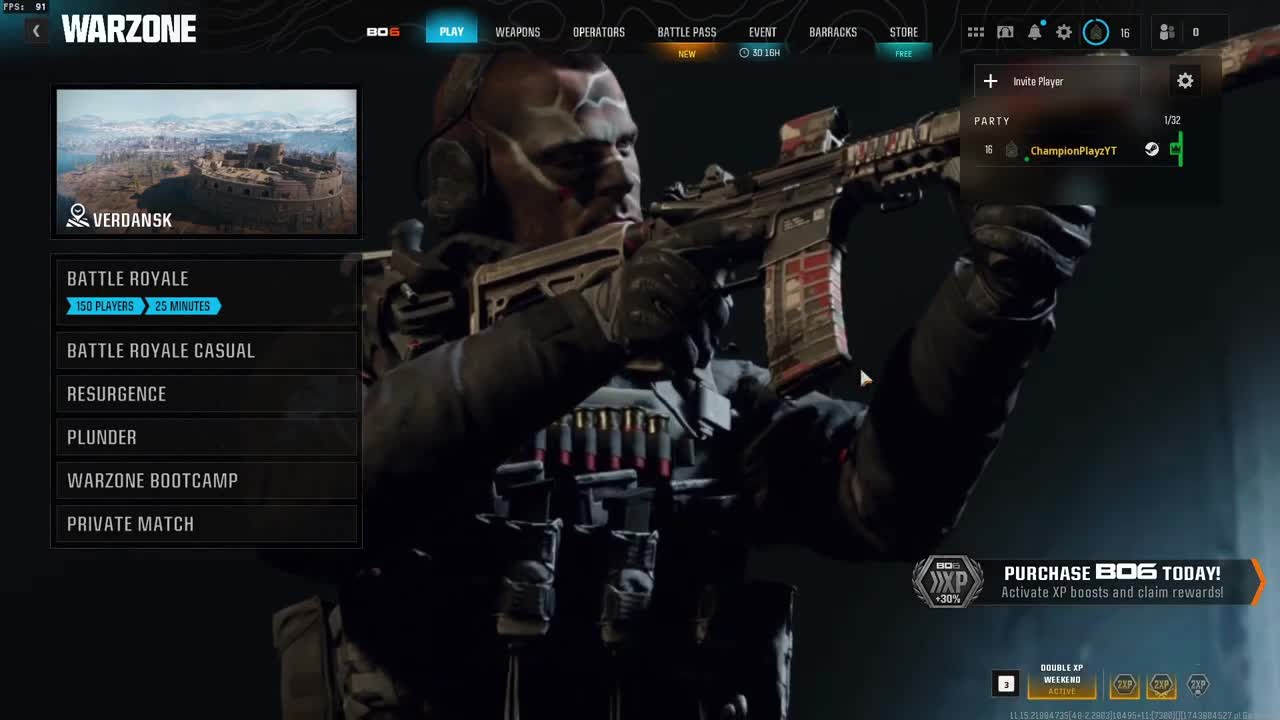
Task: Open the Battle Pass menu
Action: click(x=686, y=31)
